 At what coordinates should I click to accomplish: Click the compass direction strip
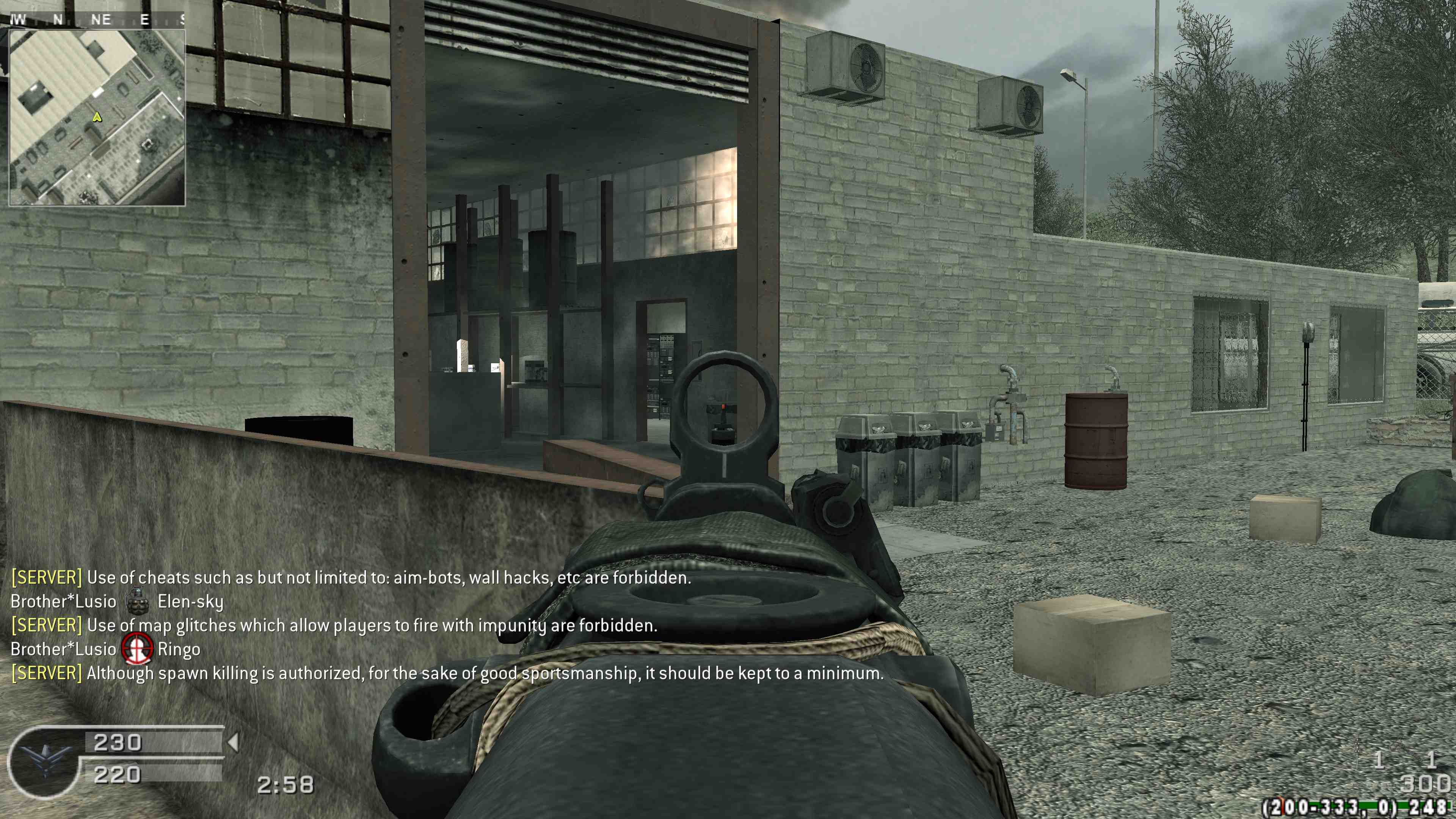[x=97, y=20]
